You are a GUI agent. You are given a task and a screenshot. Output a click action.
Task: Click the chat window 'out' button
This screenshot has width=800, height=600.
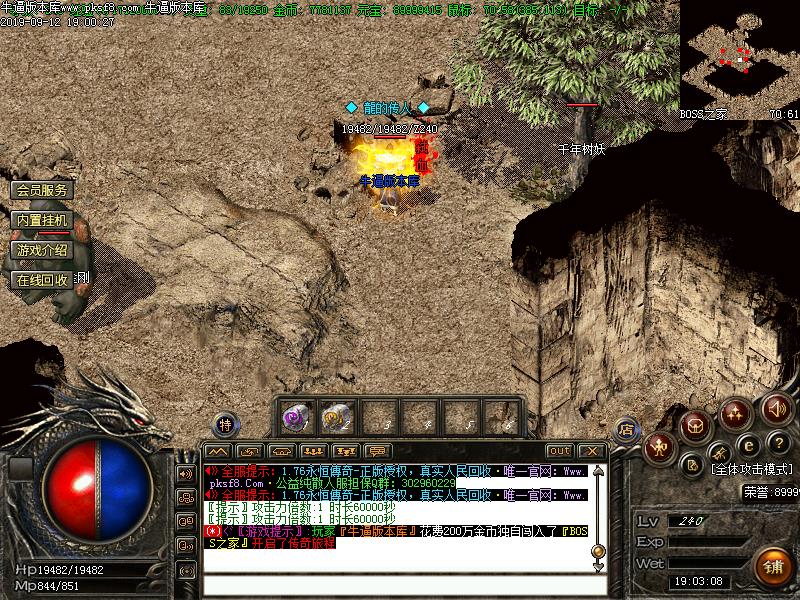[560, 451]
